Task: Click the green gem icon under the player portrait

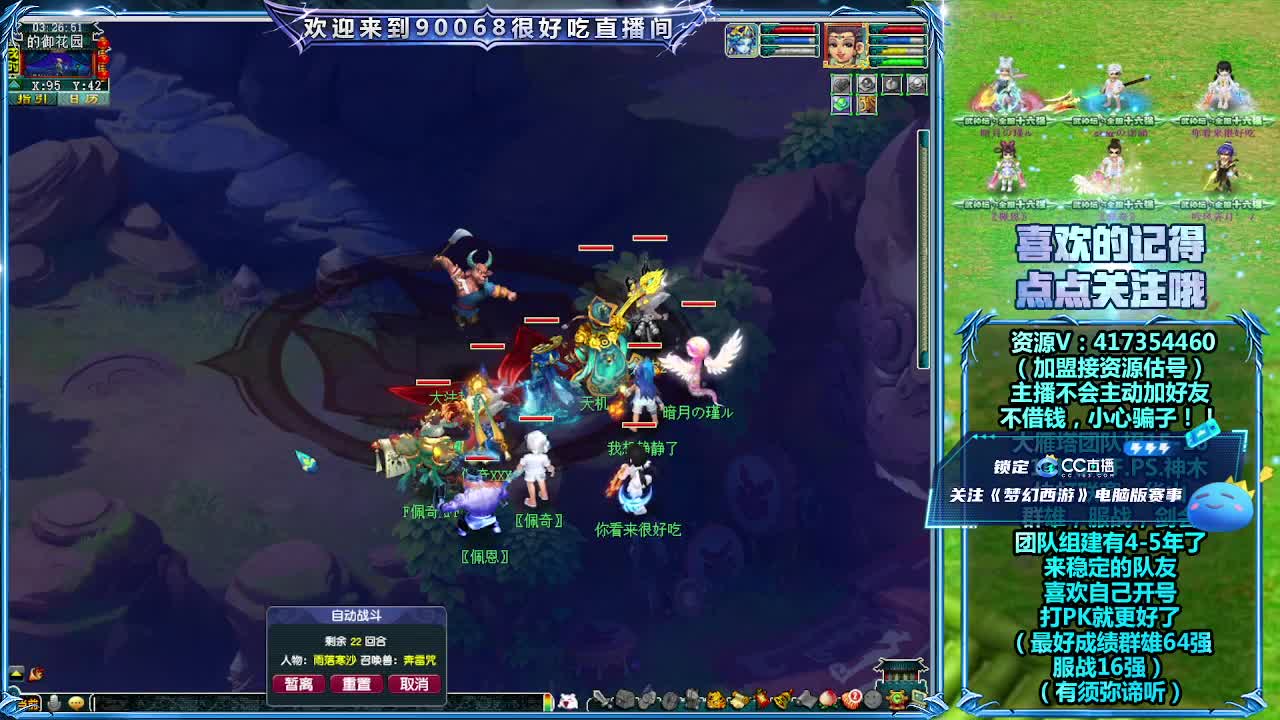Action: click(841, 103)
